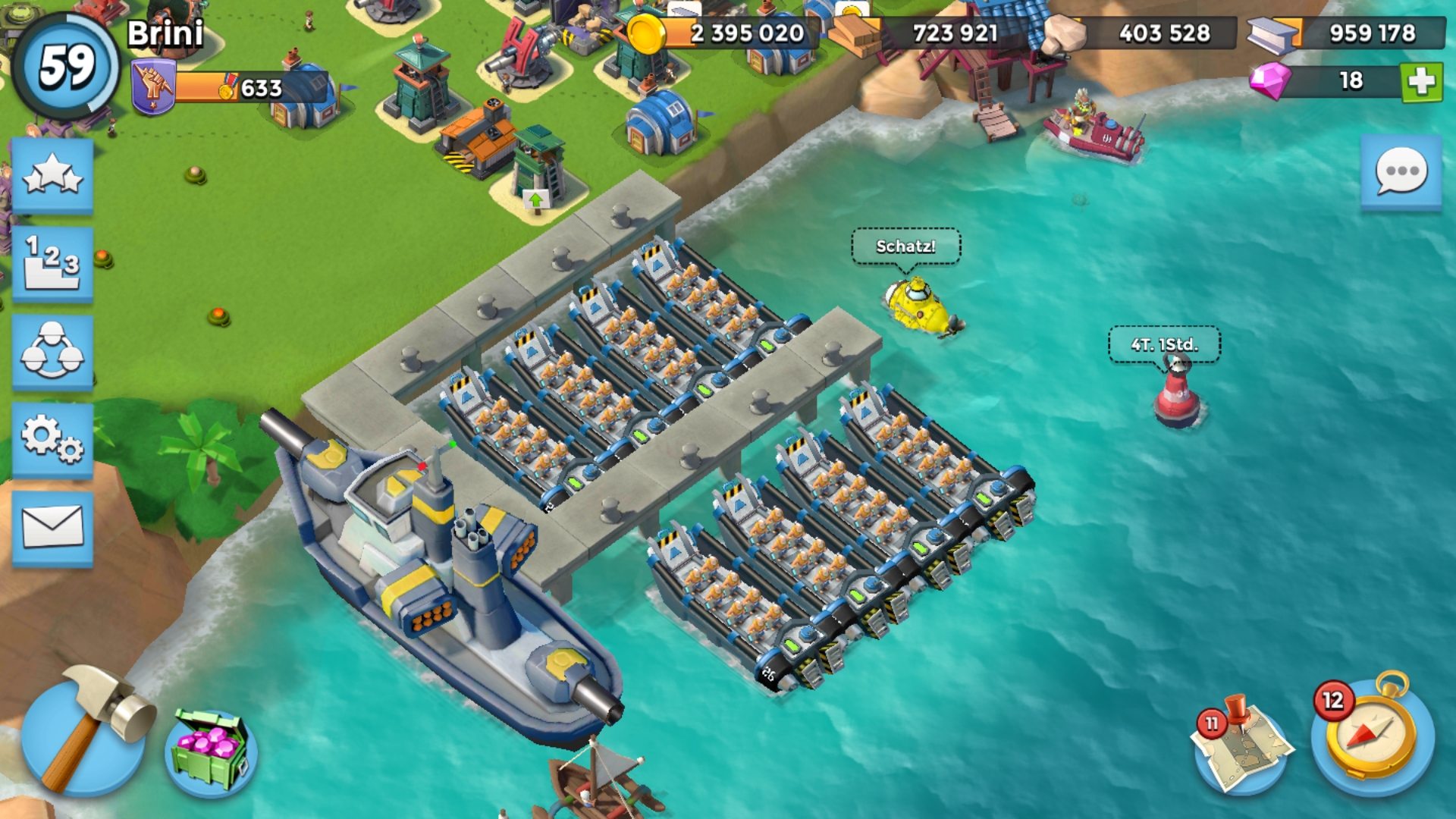1456x819 pixels.
Task: Add diamonds with the green plus
Action: point(1421,81)
